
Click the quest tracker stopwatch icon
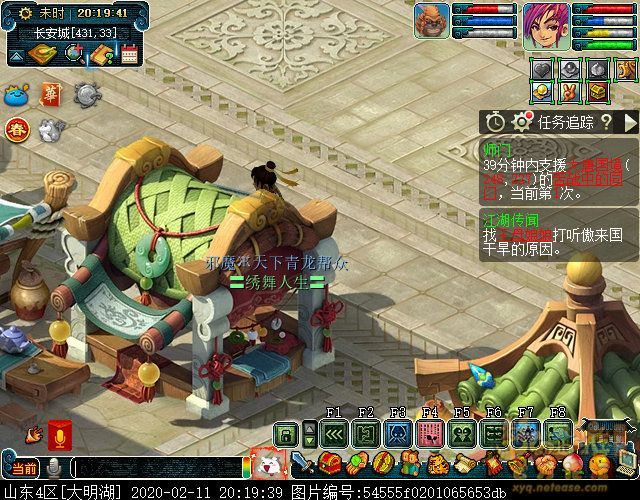point(495,122)
